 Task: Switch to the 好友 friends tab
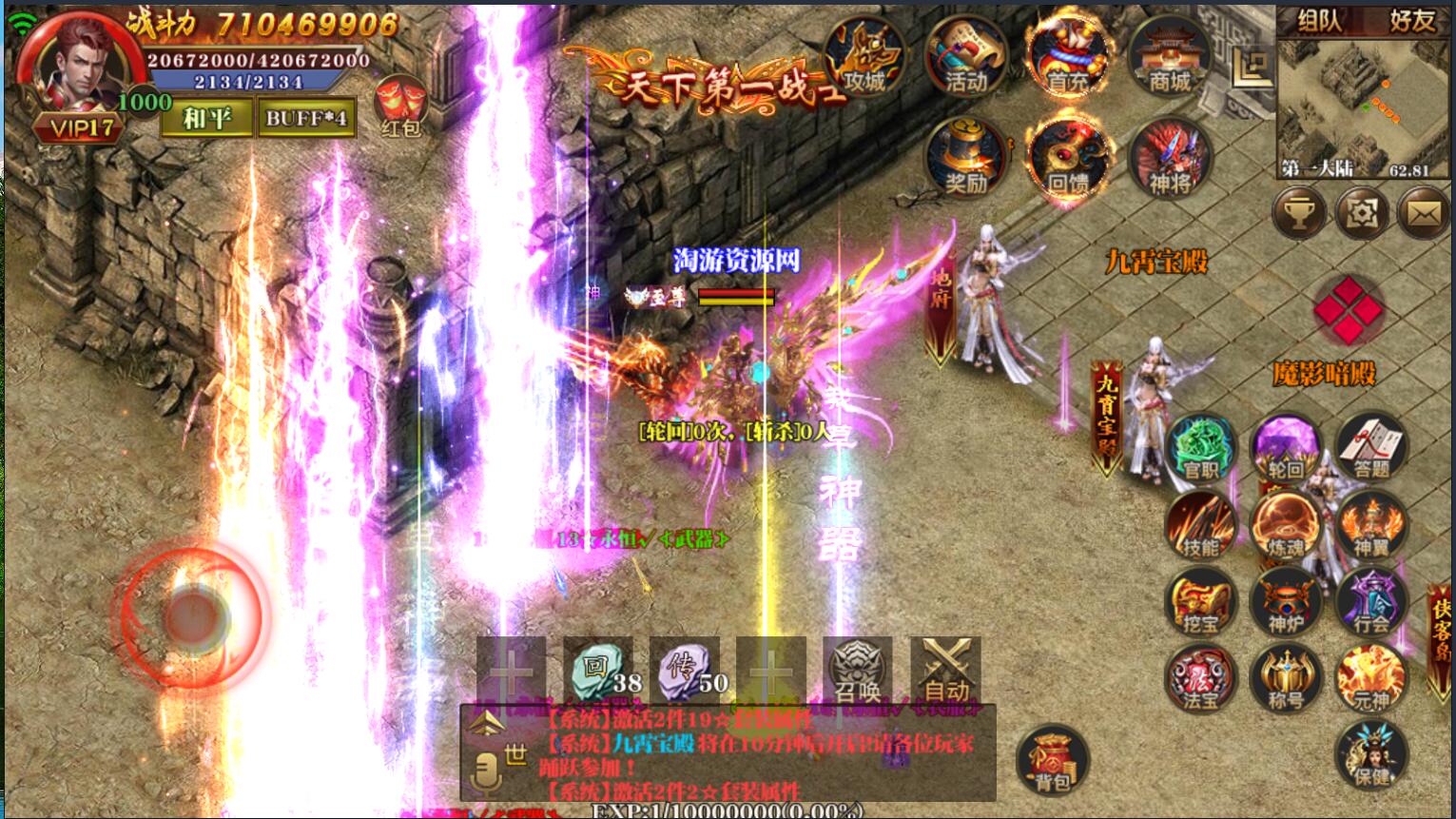(1411, 20)
